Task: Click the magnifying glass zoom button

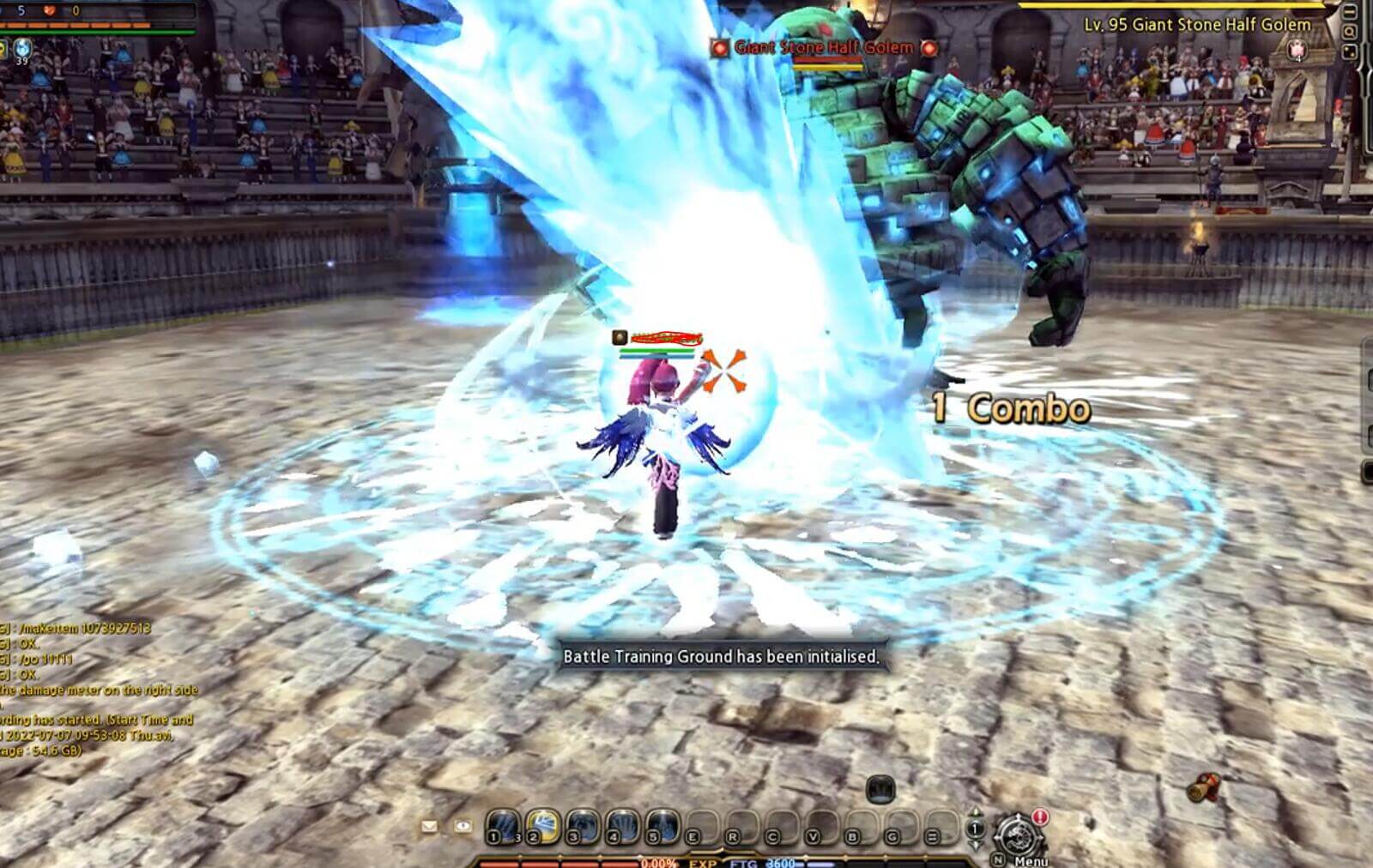Action: [x=1349, y=32]
